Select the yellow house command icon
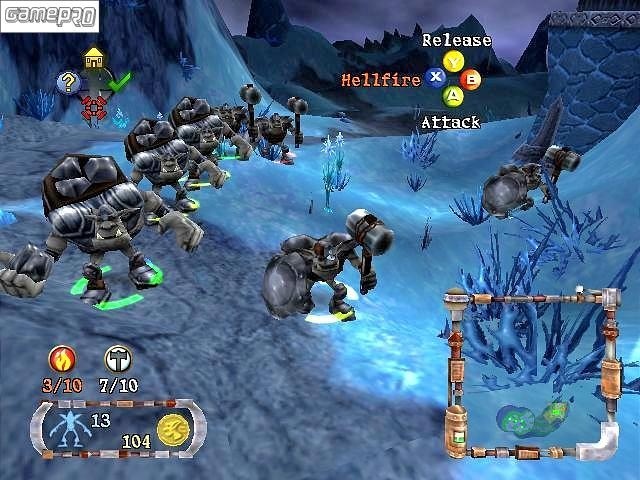The image size is (640, 480). pyautogui.click(x=94, y=59)
